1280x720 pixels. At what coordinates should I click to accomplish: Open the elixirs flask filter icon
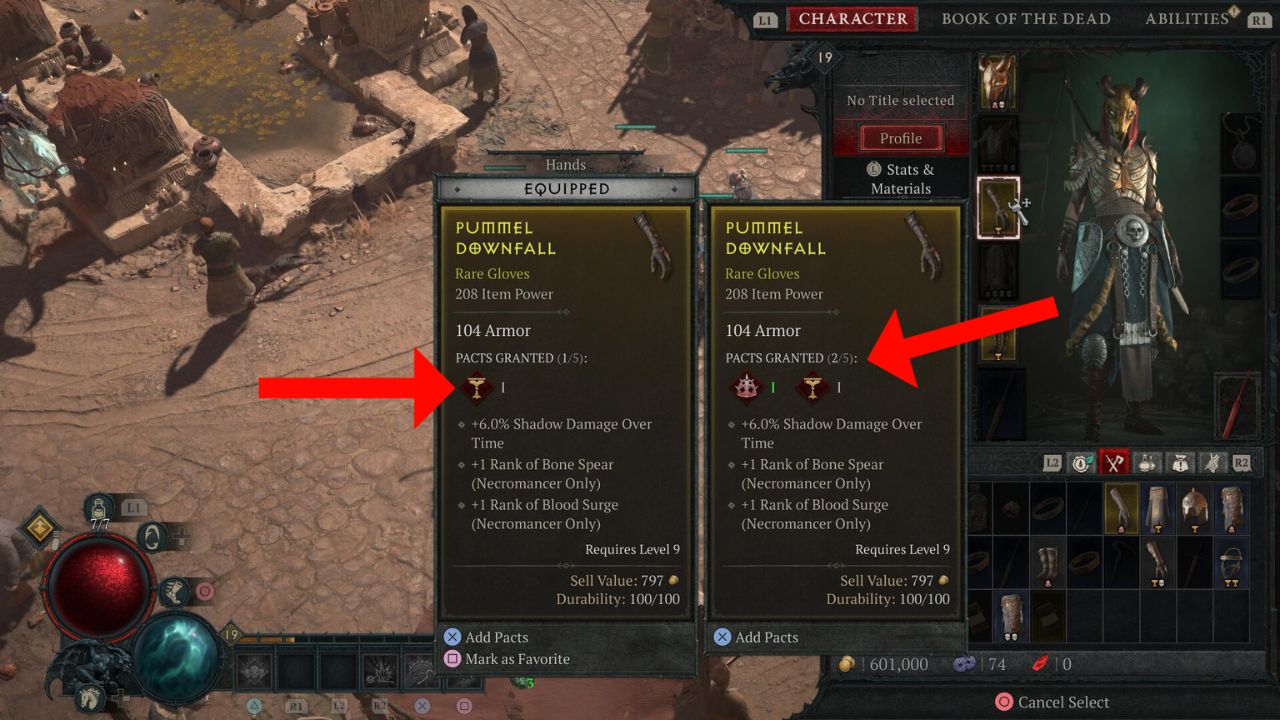pos(1146,462)
